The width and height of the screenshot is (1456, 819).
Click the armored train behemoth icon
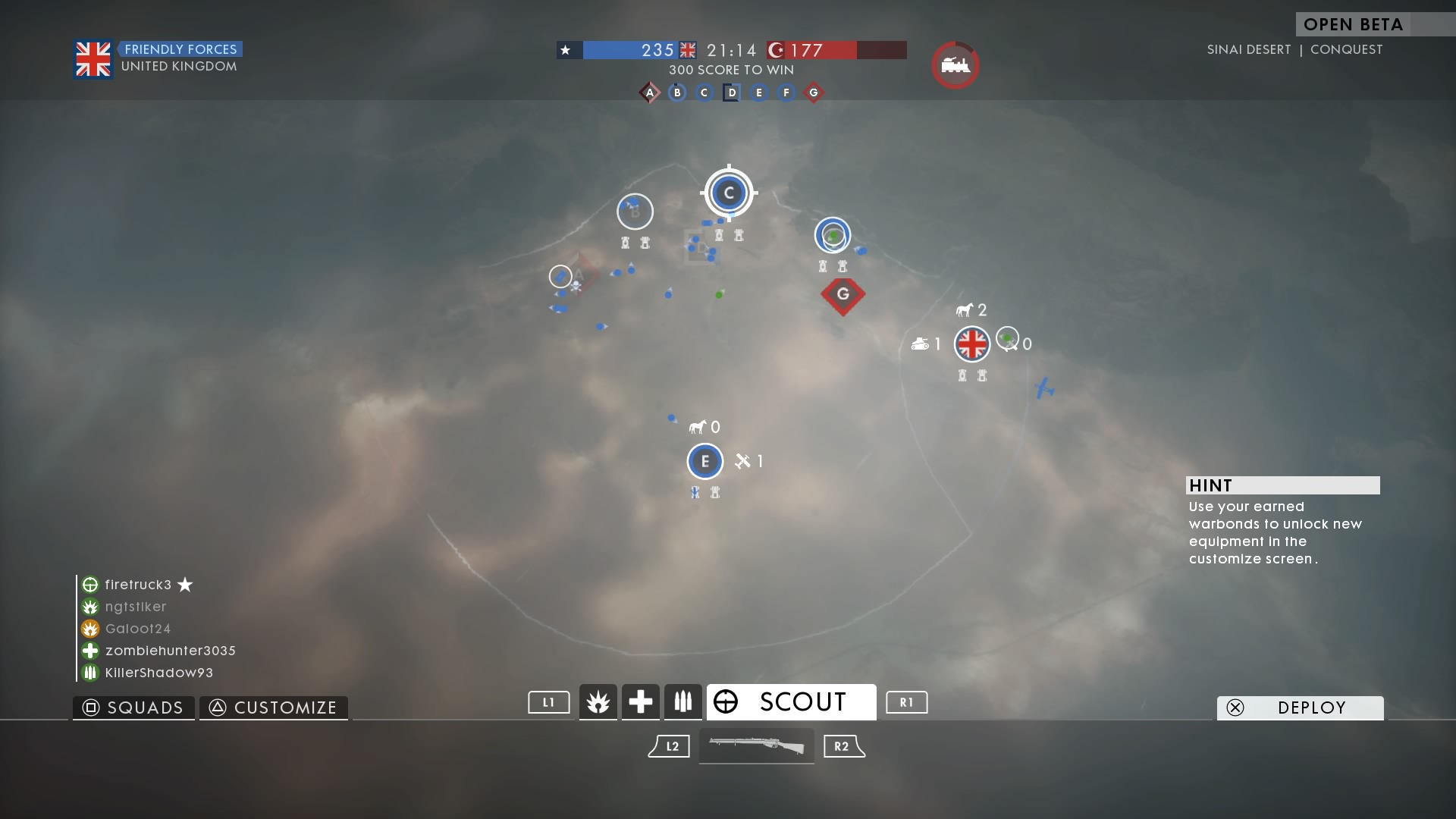[x=955, y=65]
